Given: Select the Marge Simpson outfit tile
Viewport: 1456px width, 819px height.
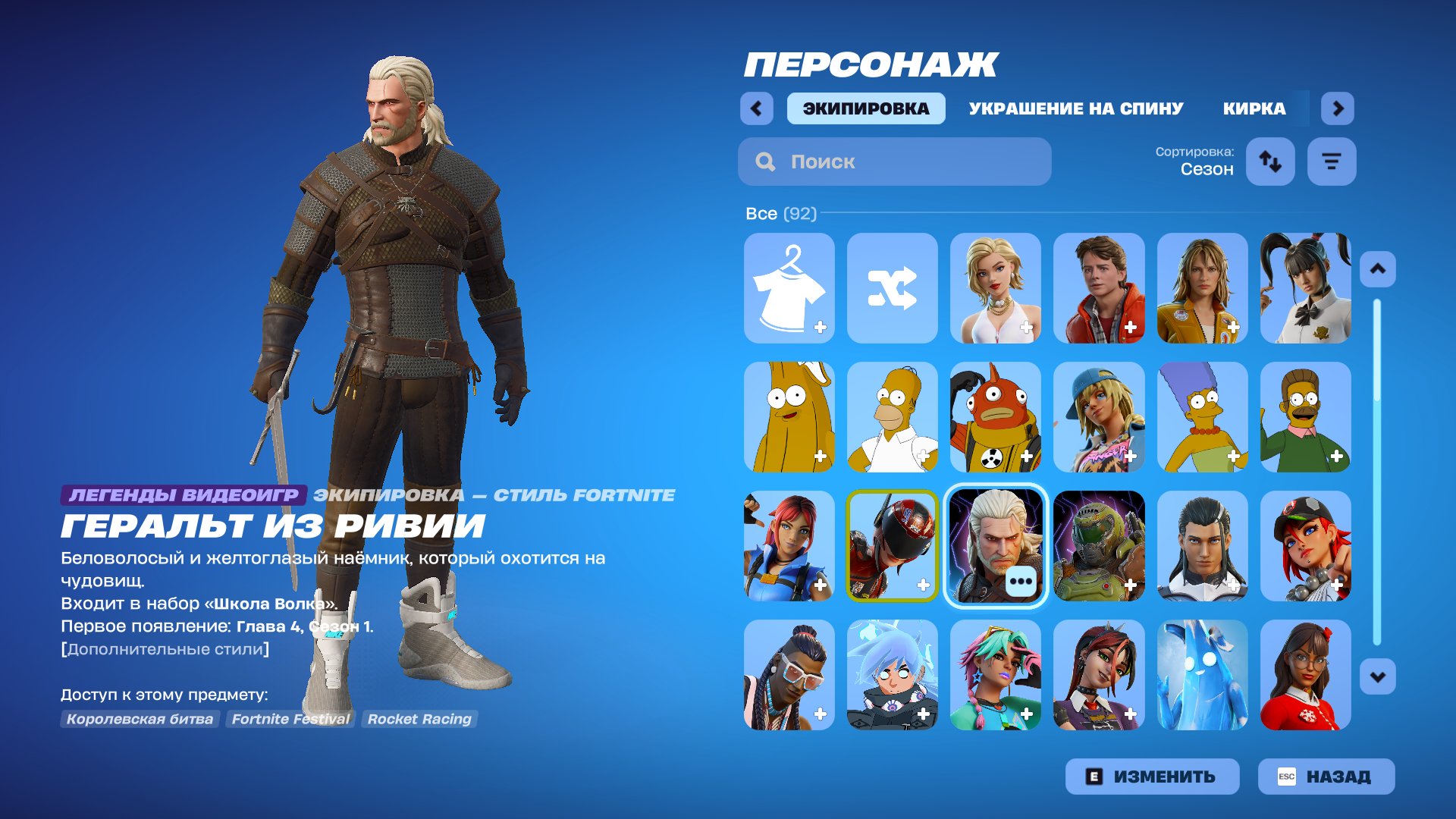Looking at the screenshot, I should [1203, 418].
